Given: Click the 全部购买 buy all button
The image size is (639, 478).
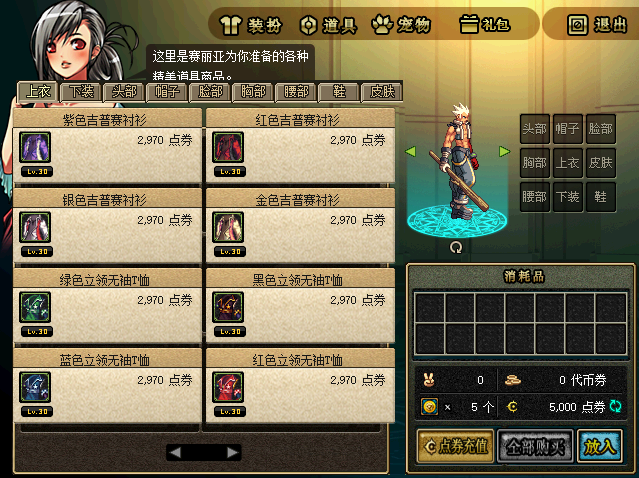Looking at the screenshot, I should tap(534, 446).
